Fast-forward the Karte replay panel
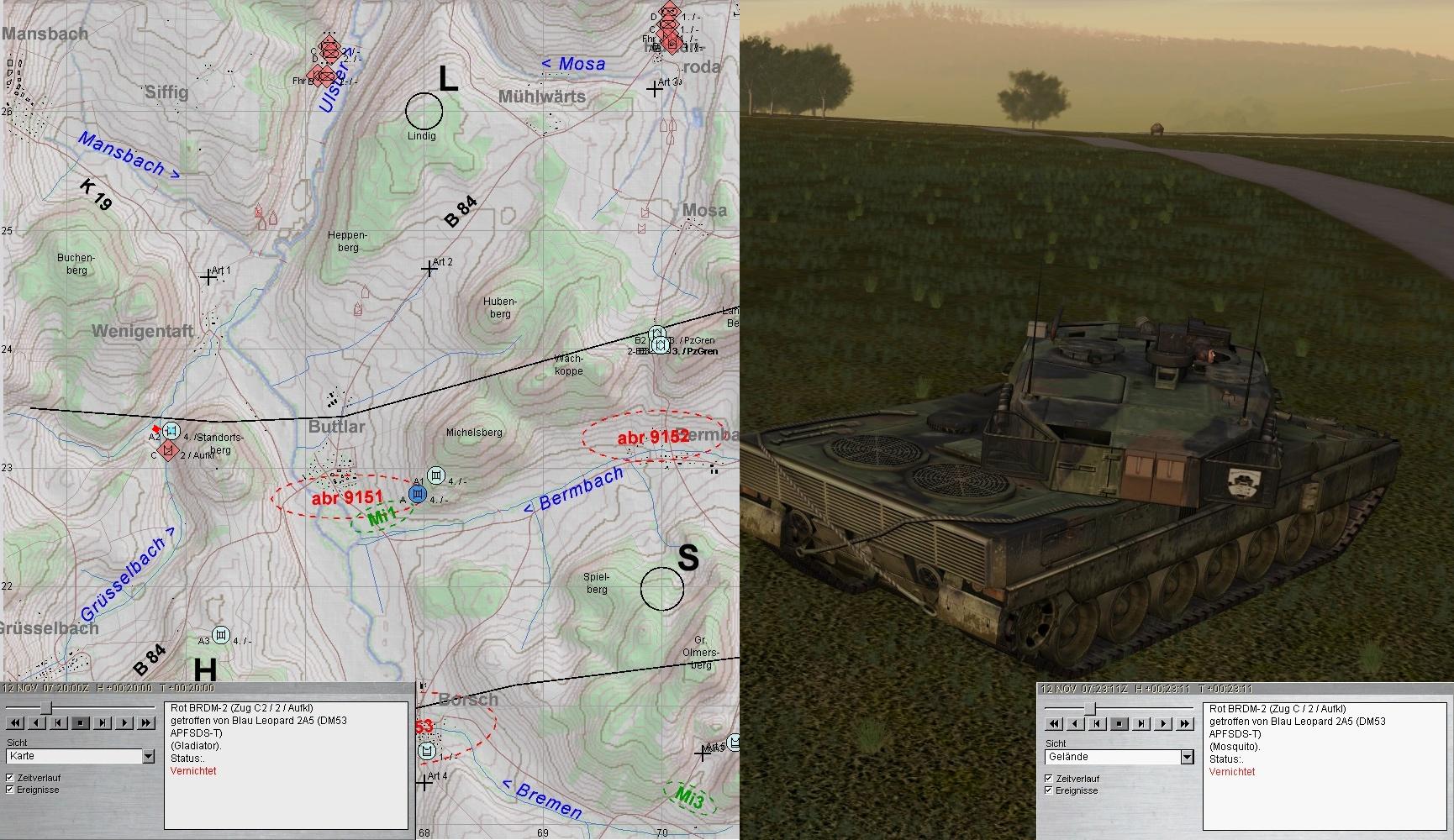 [x=146, y=722]
